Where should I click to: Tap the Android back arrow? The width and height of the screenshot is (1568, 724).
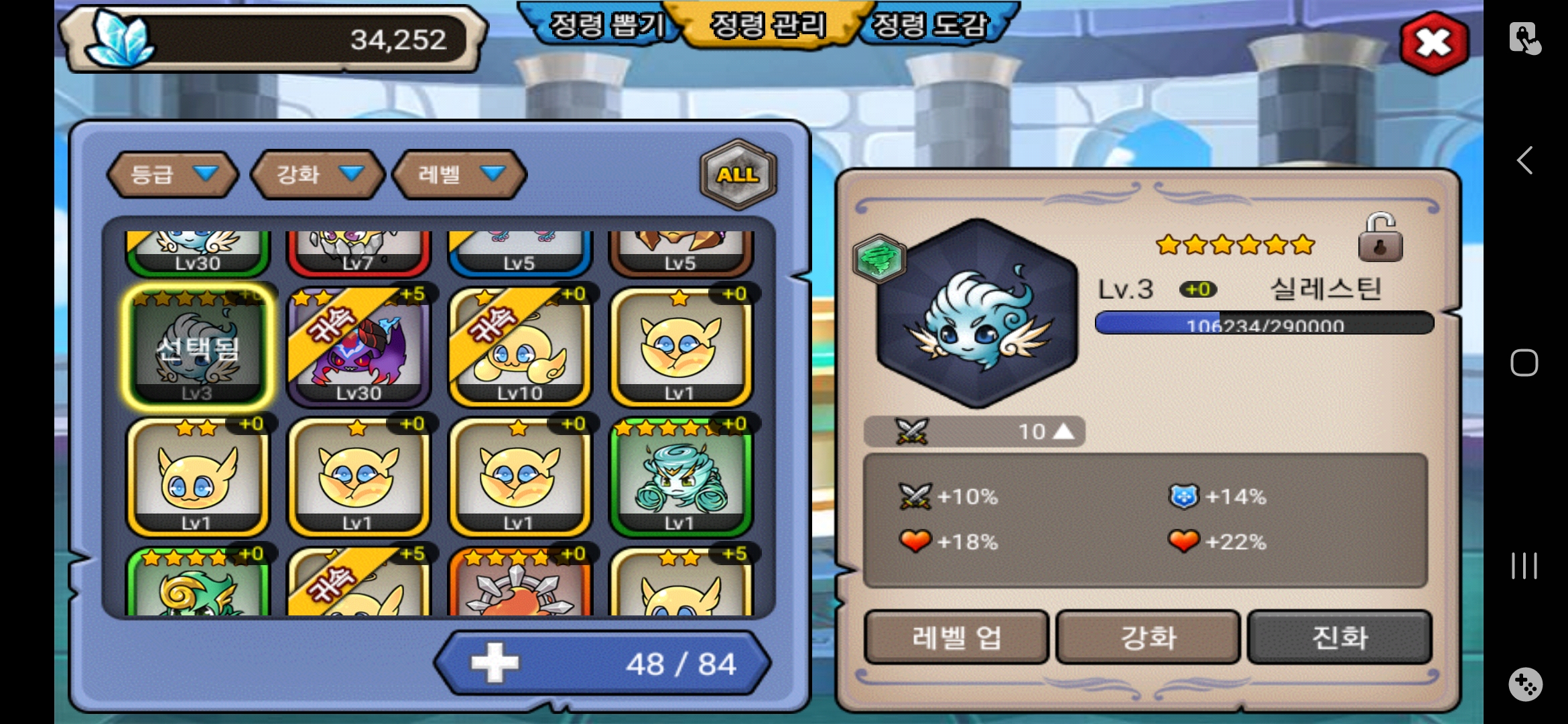pos(1524,160)
